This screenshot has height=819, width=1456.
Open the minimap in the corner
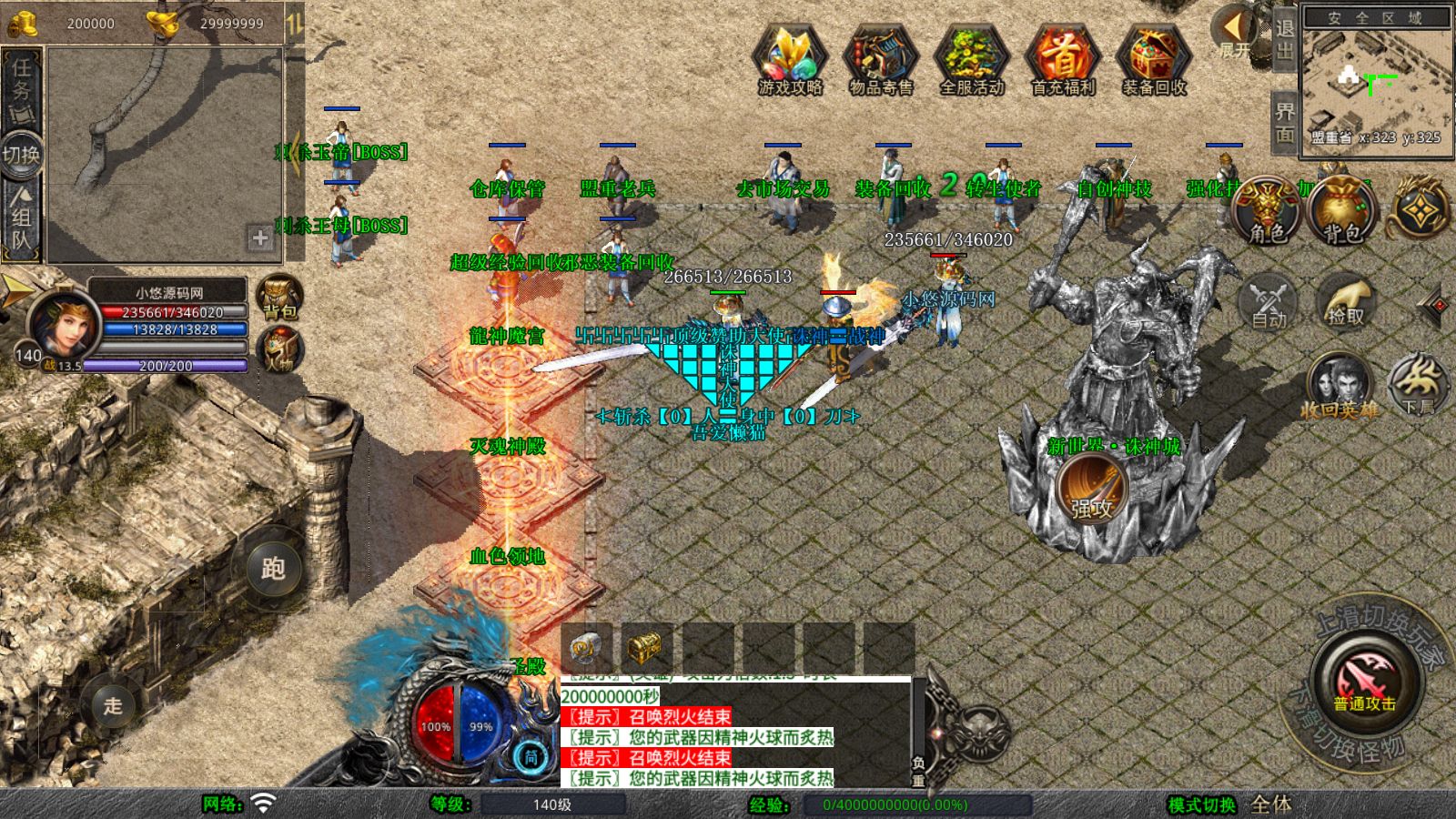(1375, 82)
